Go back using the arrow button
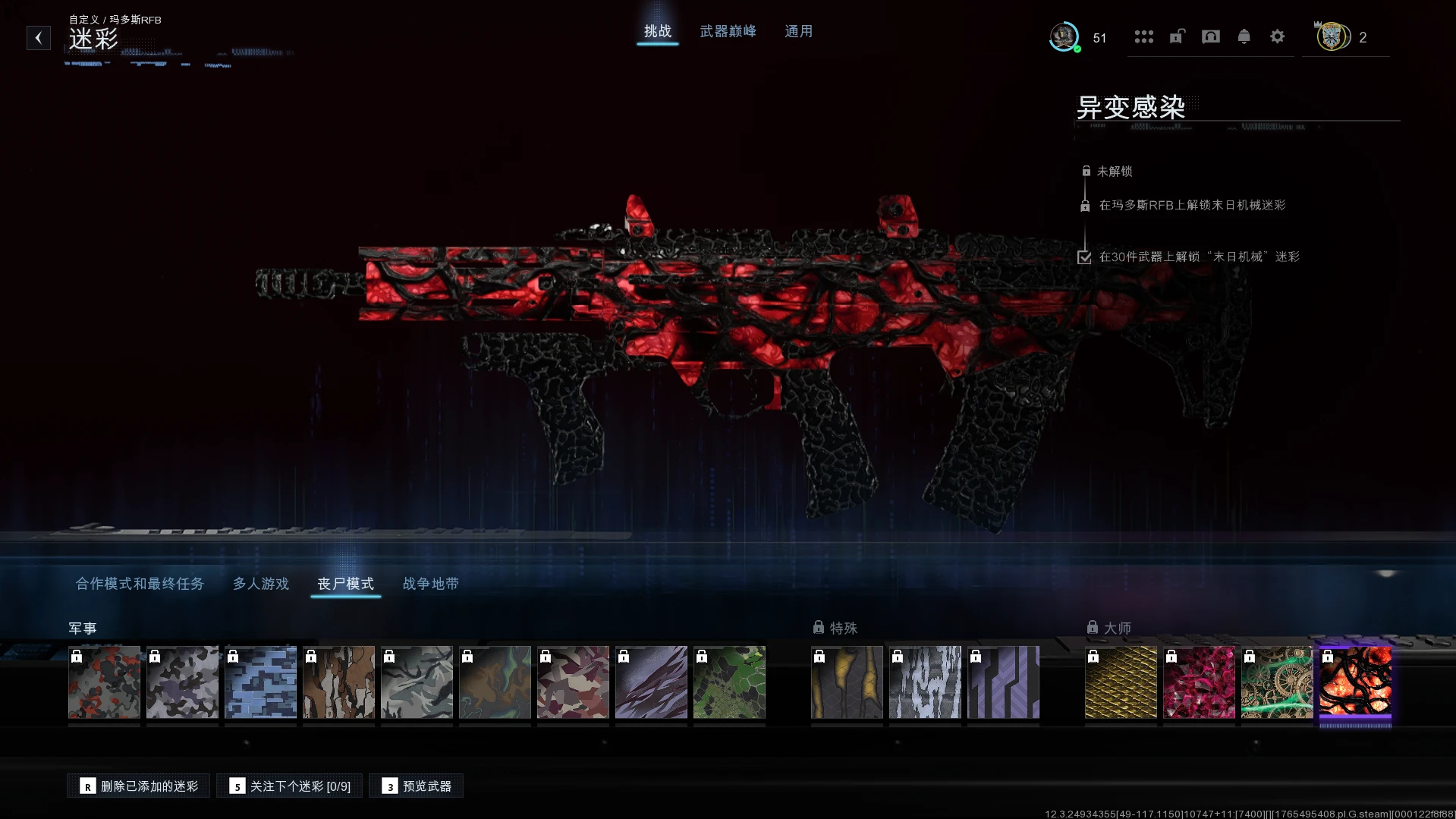1456x819 pixels. (x=39, y=38)
